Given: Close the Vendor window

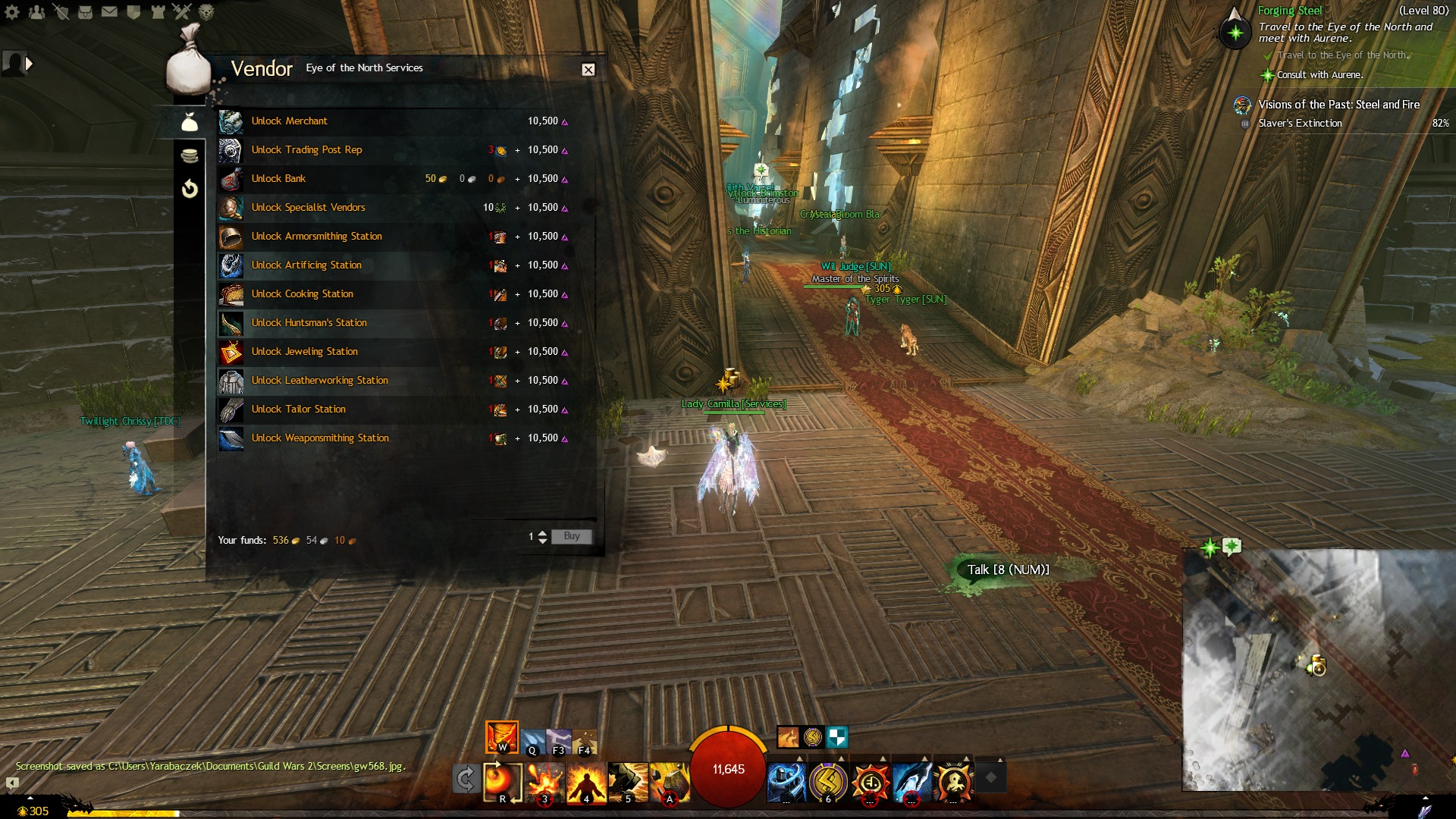Looking at the screenshot, I should (x=588, y=70).
